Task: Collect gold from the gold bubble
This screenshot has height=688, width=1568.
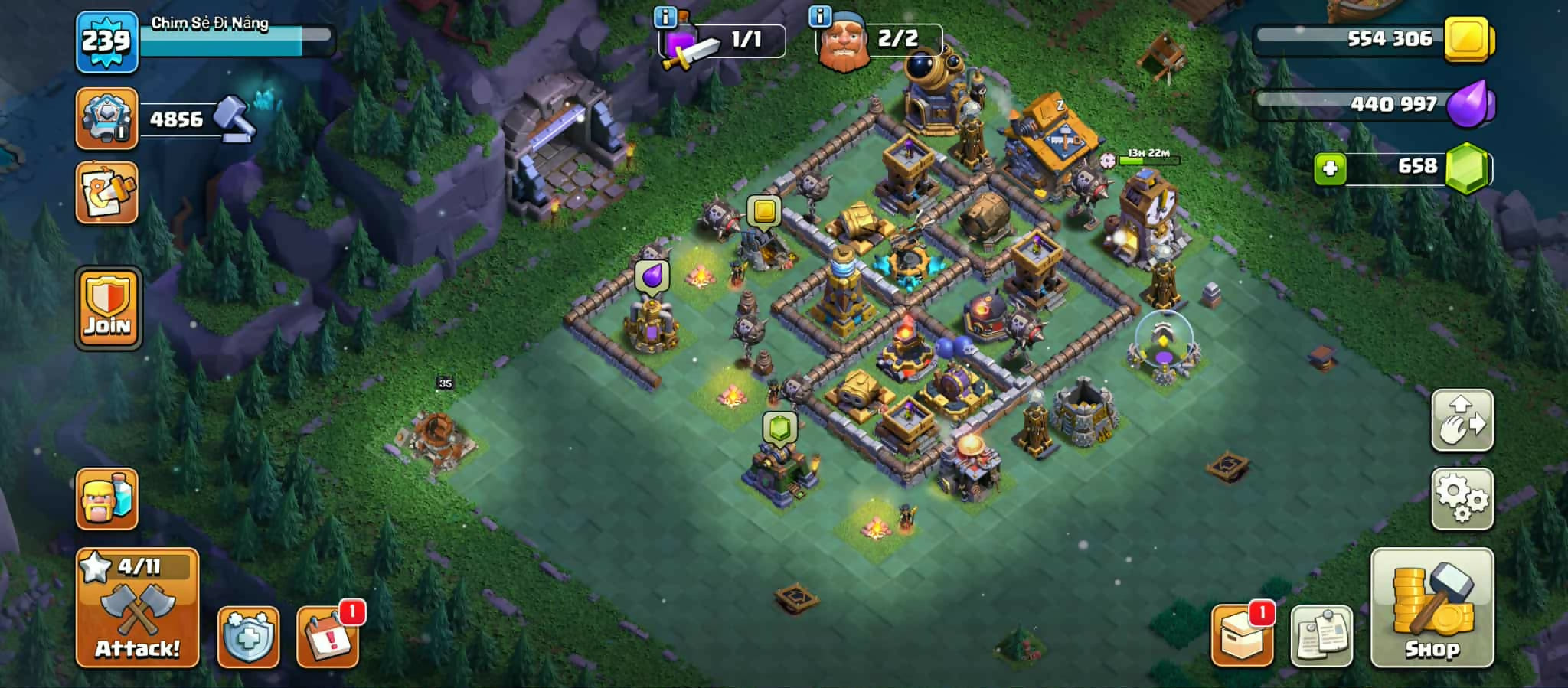Action: [763, 210]
